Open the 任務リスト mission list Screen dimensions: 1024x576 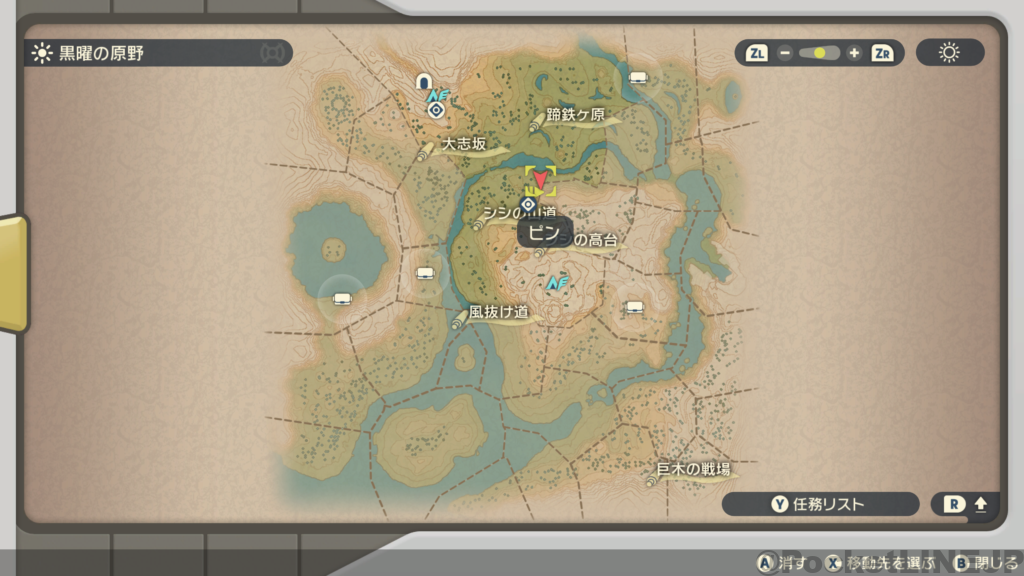click(819, 504)
